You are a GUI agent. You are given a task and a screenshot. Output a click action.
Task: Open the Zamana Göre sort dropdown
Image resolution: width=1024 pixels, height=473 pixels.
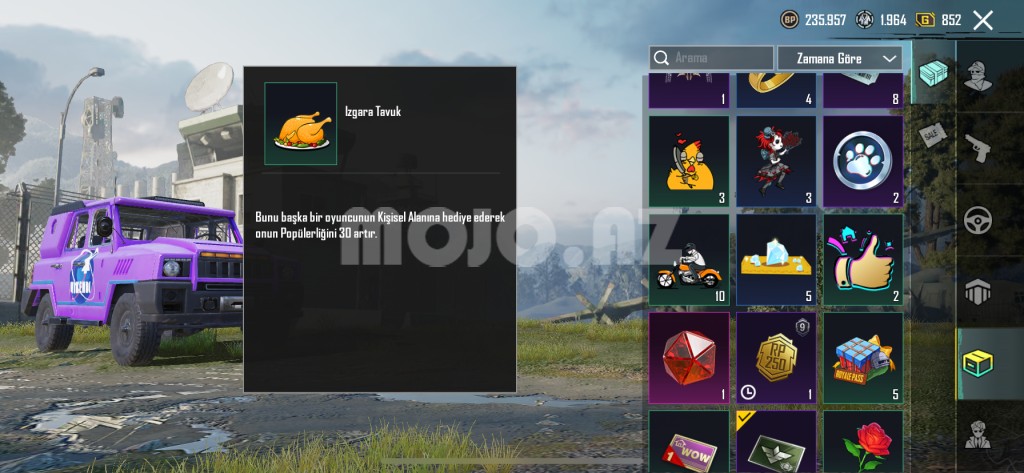(x=839, y=59)
